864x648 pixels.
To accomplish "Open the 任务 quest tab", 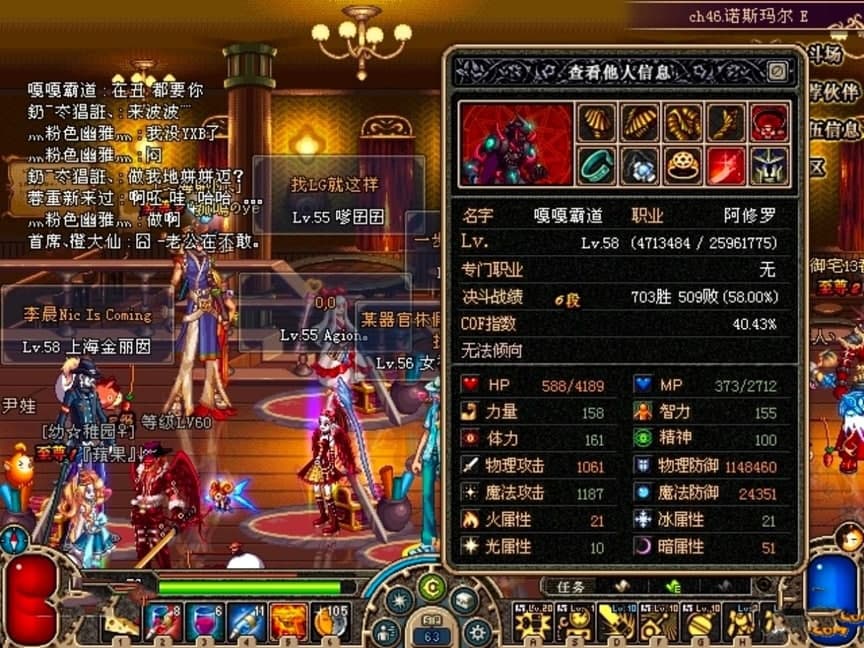I will coord(571,586).
